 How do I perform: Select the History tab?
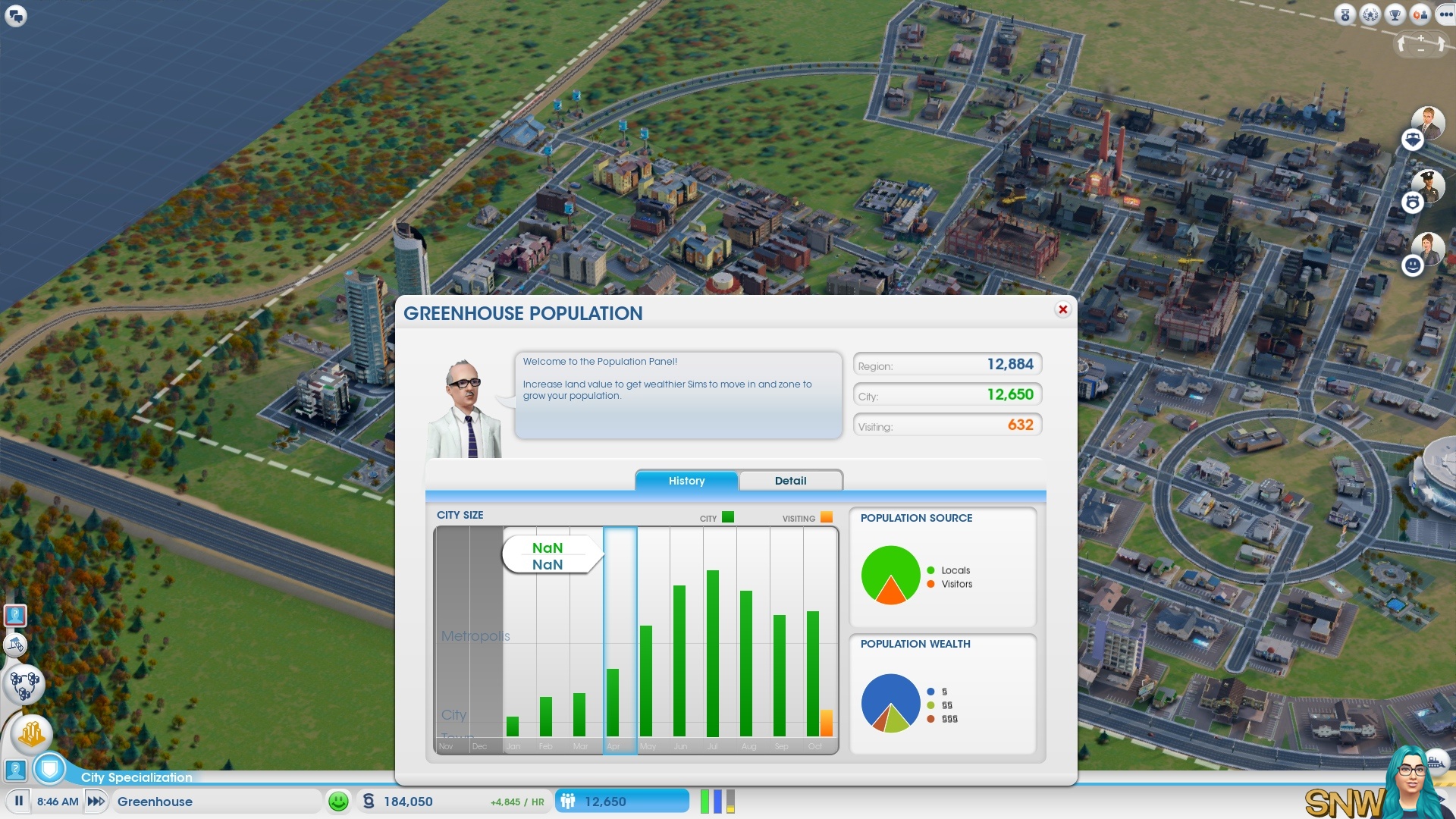click(x=686, y=480)
